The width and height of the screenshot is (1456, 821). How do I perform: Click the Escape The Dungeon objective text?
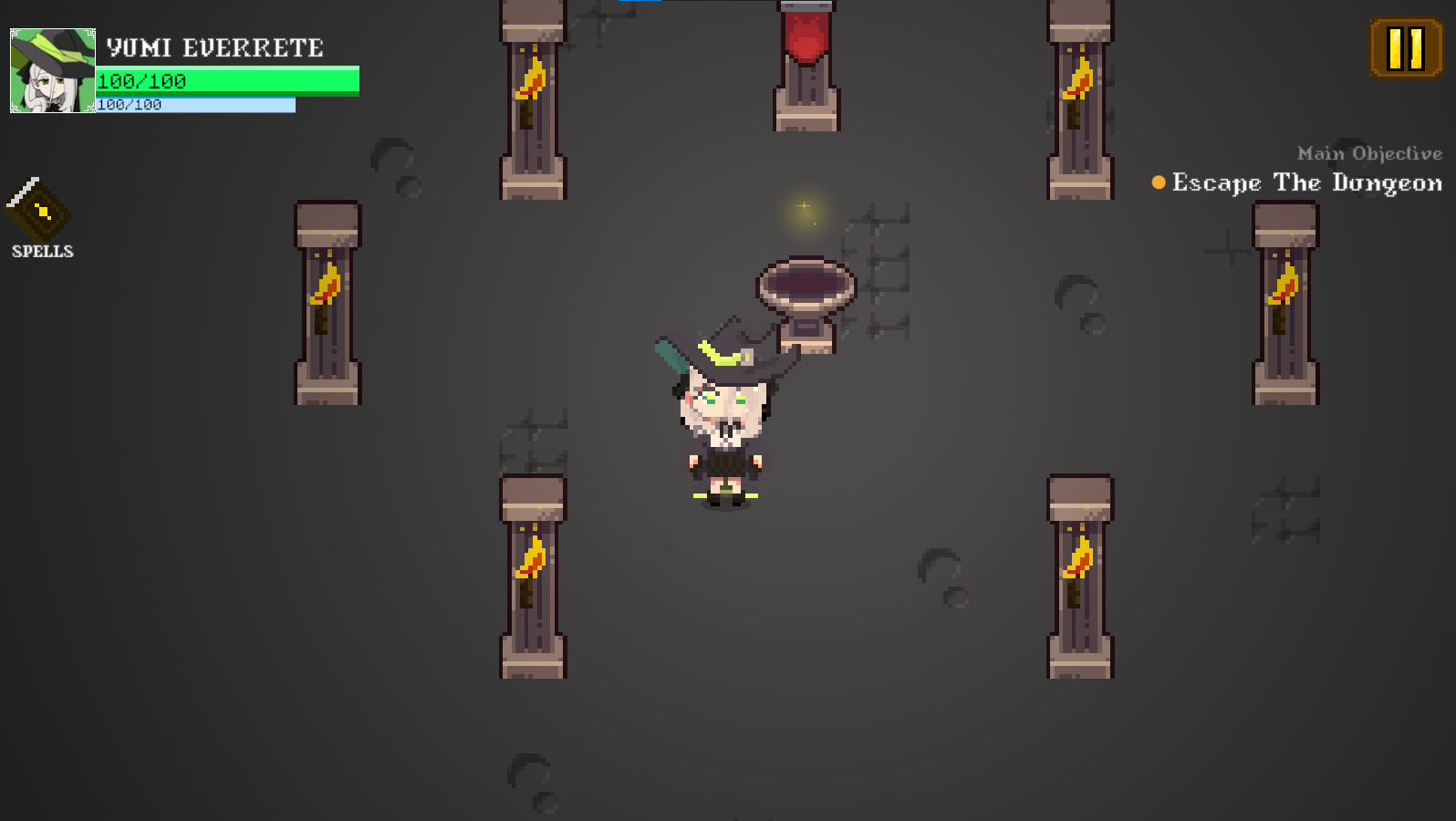(x=1305, y=183)
